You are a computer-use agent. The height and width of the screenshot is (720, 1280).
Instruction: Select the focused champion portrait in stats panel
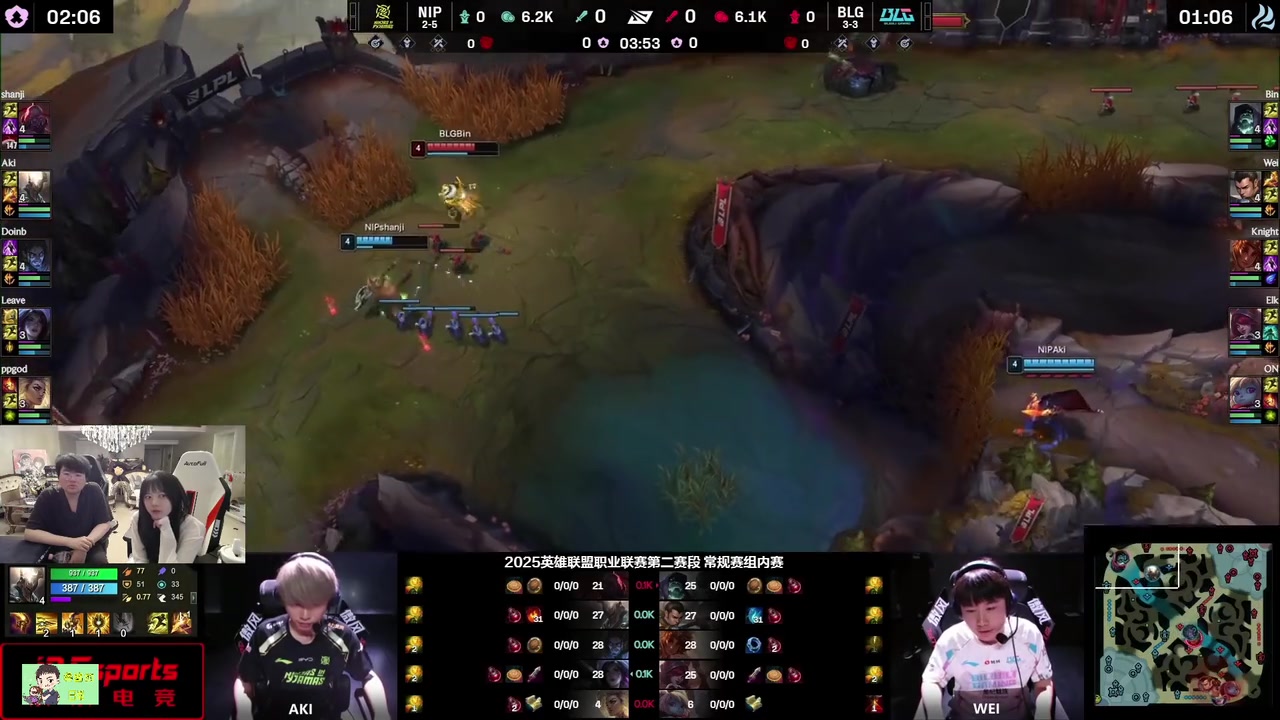pos(27,585)
